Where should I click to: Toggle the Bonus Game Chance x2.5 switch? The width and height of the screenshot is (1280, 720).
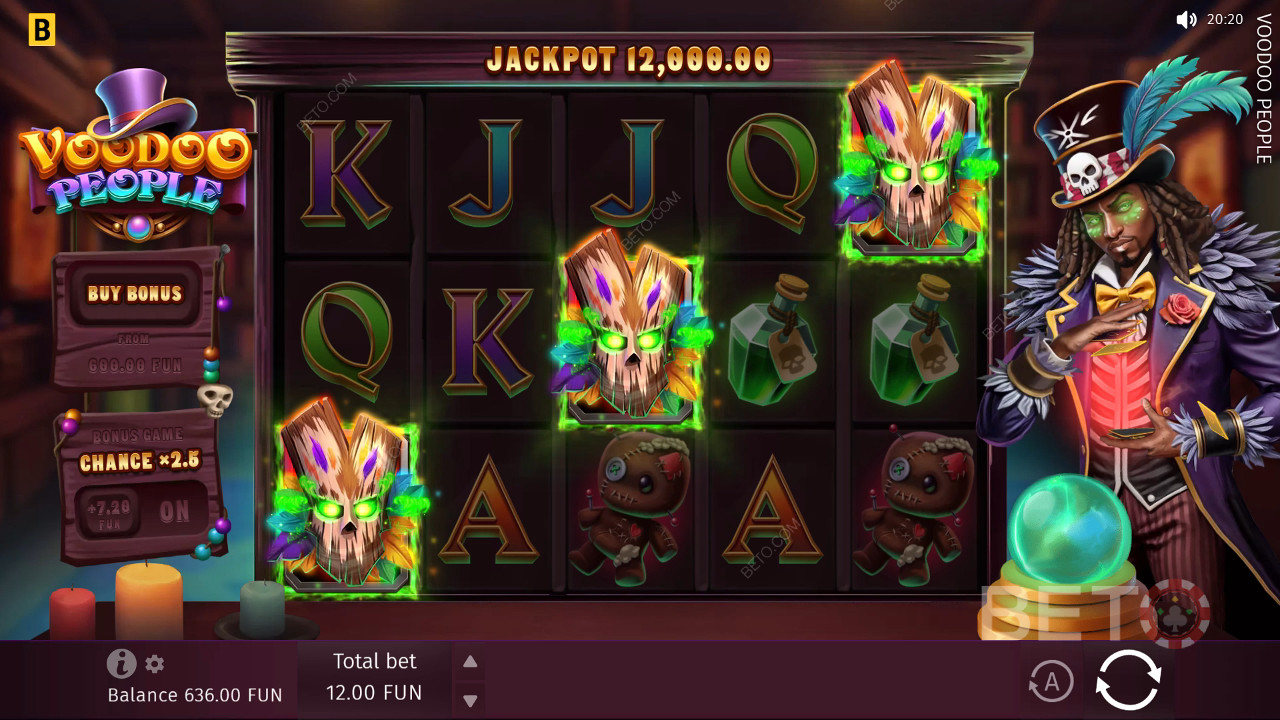click(174, 512)
